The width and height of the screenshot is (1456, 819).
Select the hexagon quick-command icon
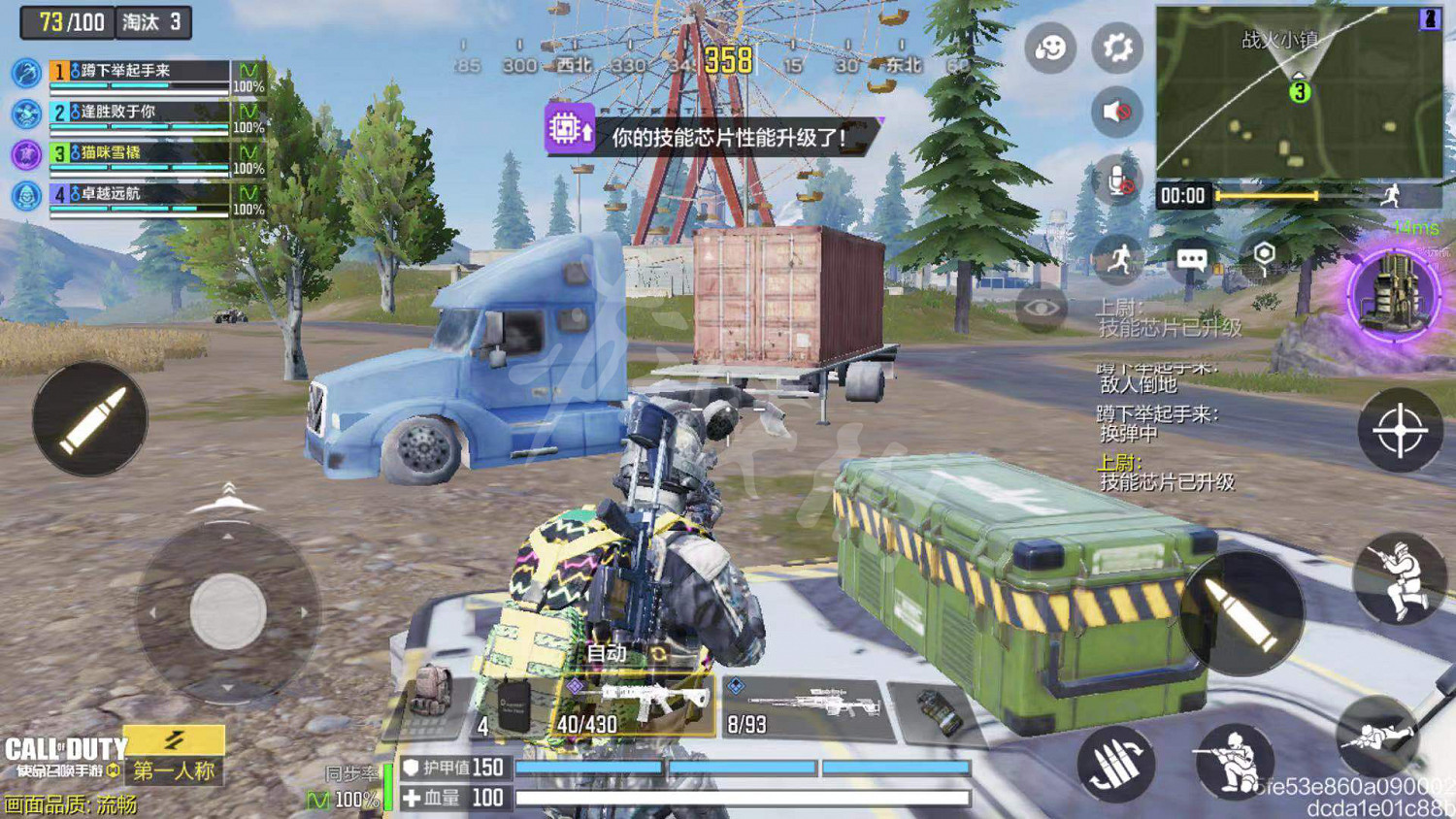click(1264, 250)
